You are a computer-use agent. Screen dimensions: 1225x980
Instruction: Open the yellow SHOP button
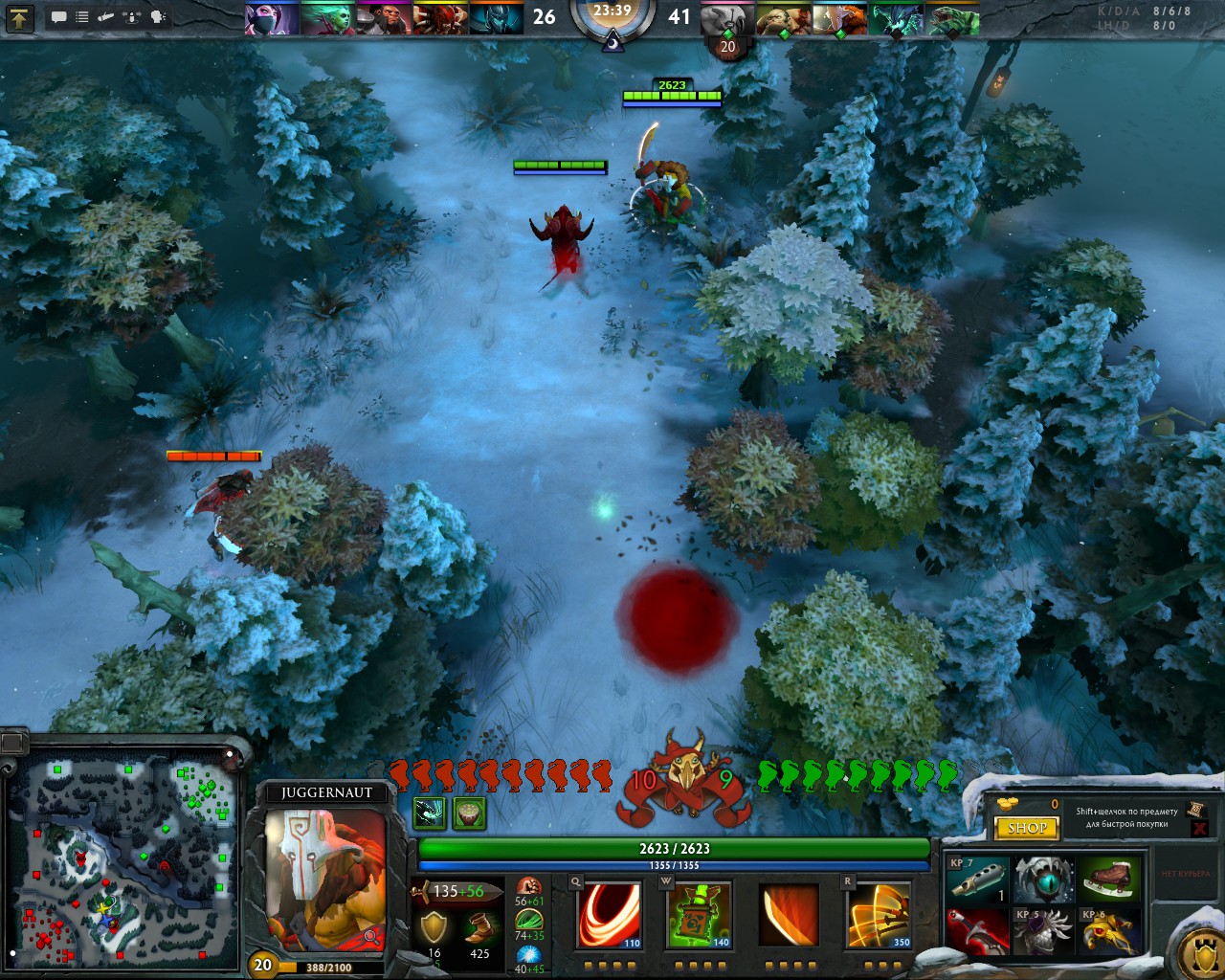1027,828
